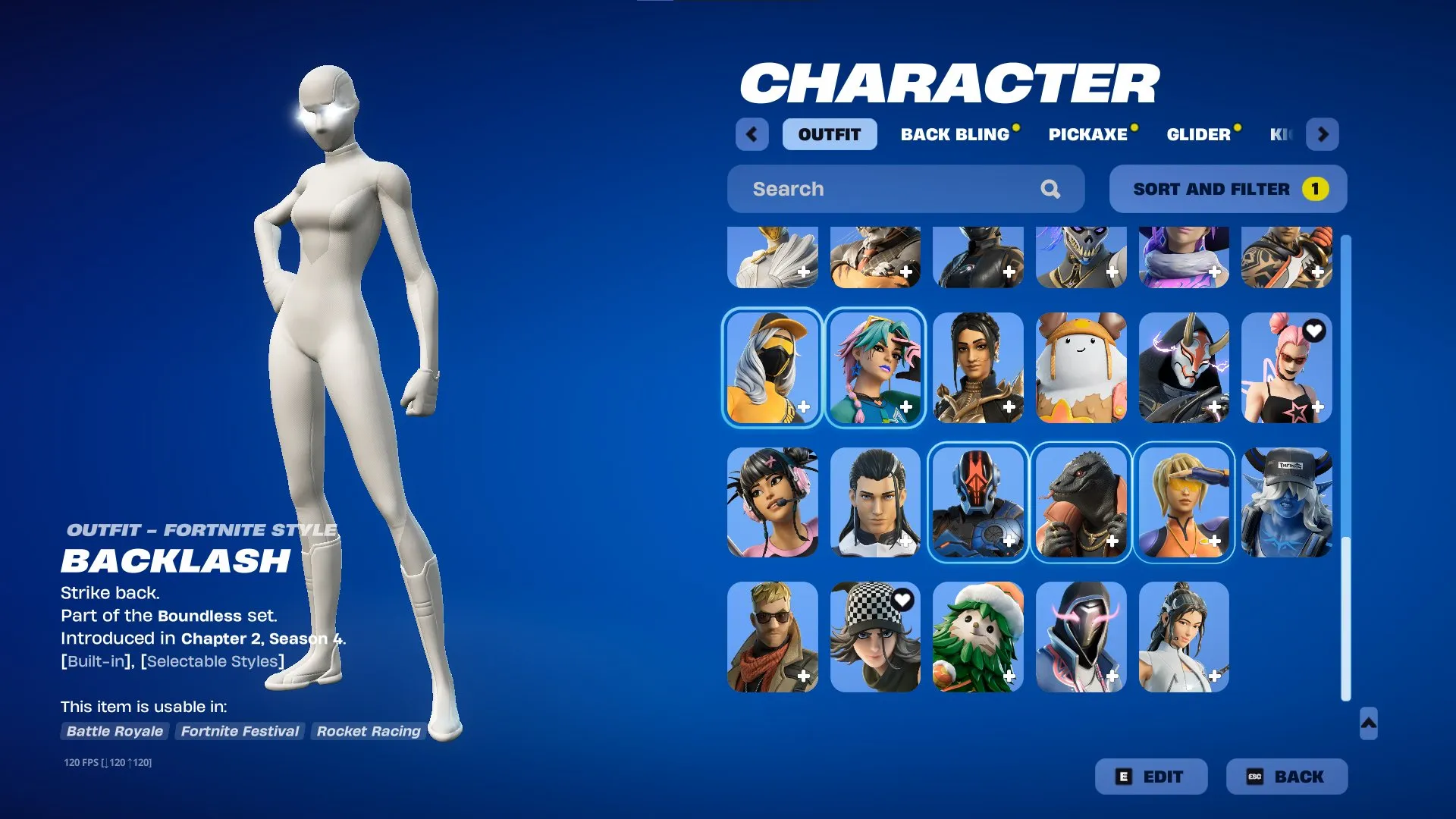
Task: Deselect the highlighted yellow-cap masked outfit
Action: tap(772, 369)
